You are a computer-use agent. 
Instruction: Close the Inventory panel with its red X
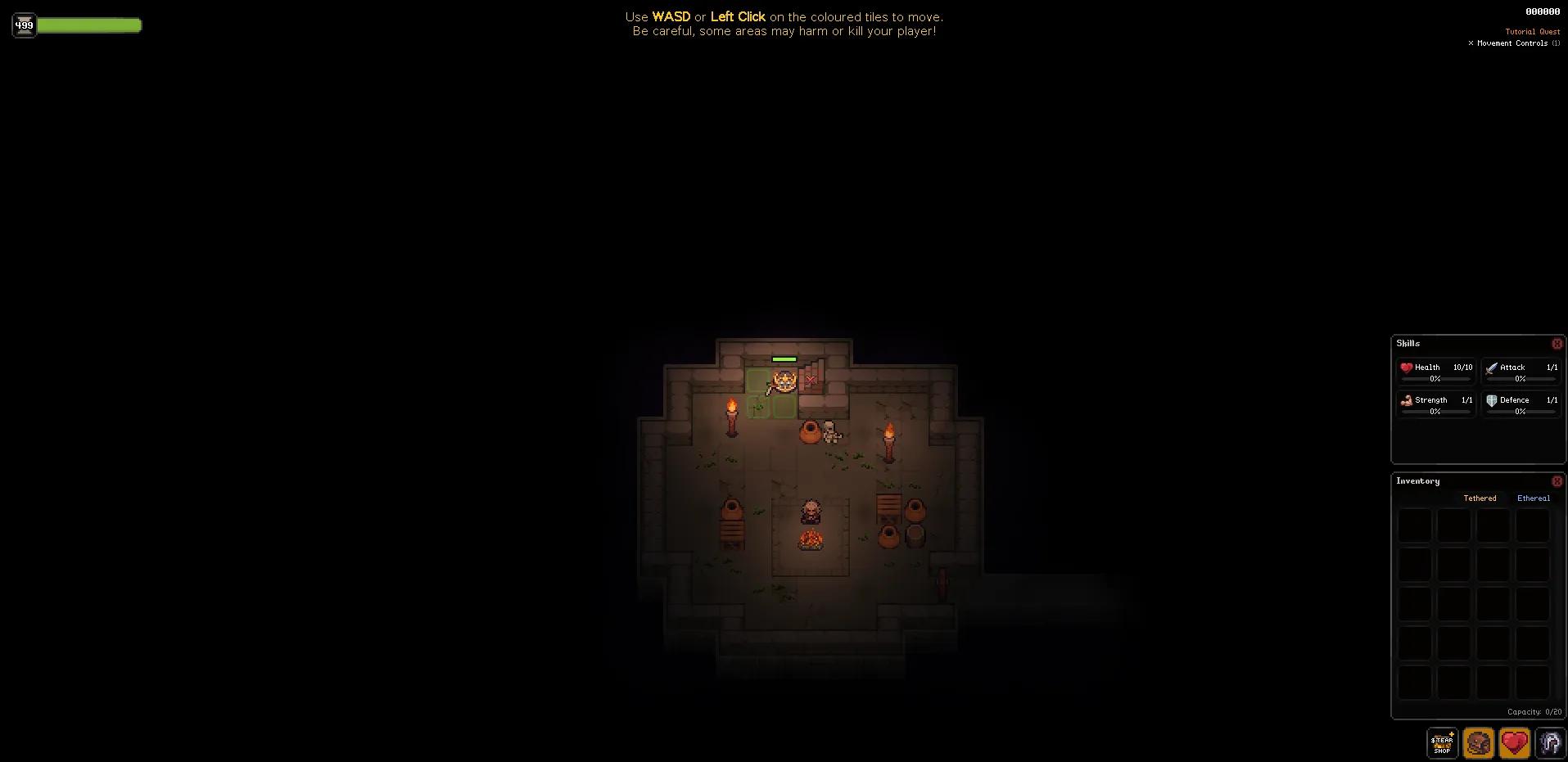[x=1557, y=481]
